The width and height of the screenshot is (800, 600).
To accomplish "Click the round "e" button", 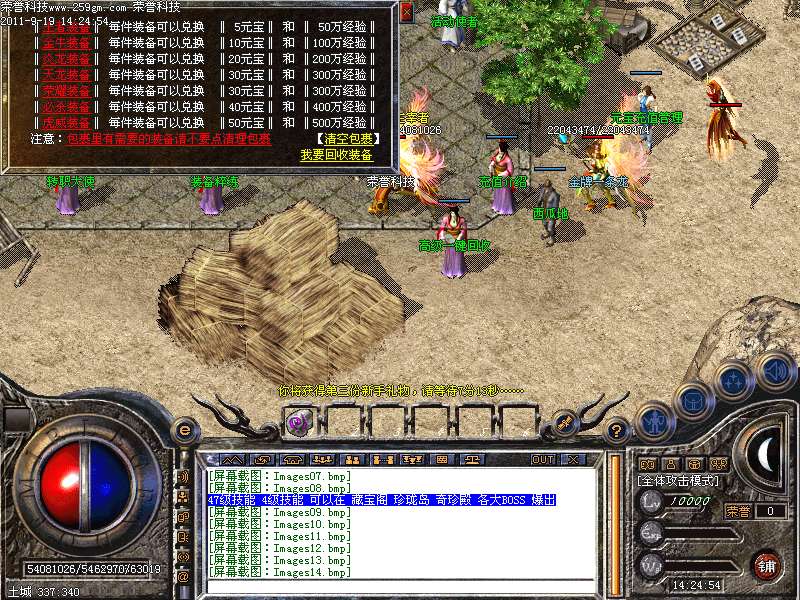I will [184, 430].
